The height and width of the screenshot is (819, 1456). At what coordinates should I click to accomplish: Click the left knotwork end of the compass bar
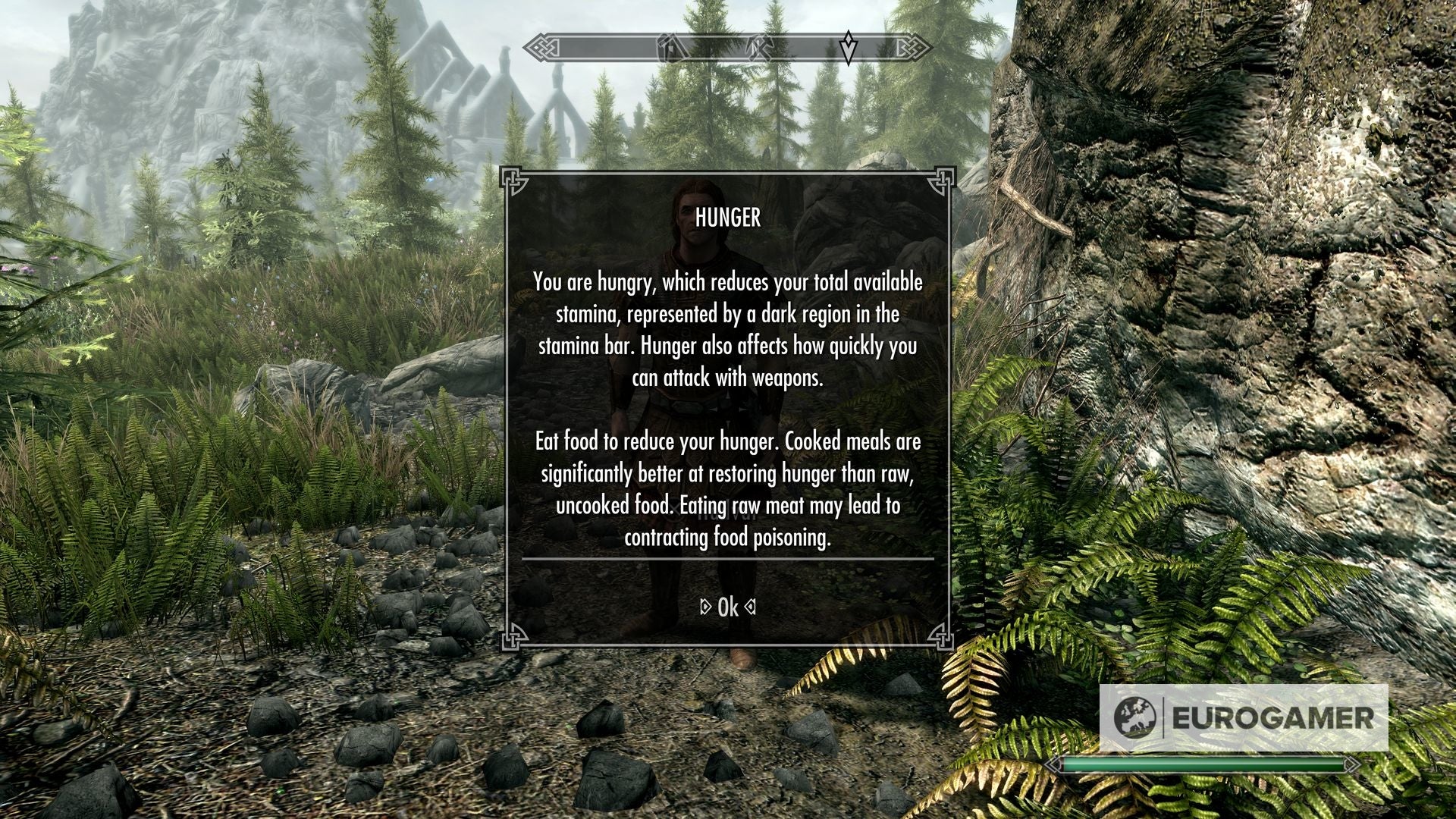(542, 47)
